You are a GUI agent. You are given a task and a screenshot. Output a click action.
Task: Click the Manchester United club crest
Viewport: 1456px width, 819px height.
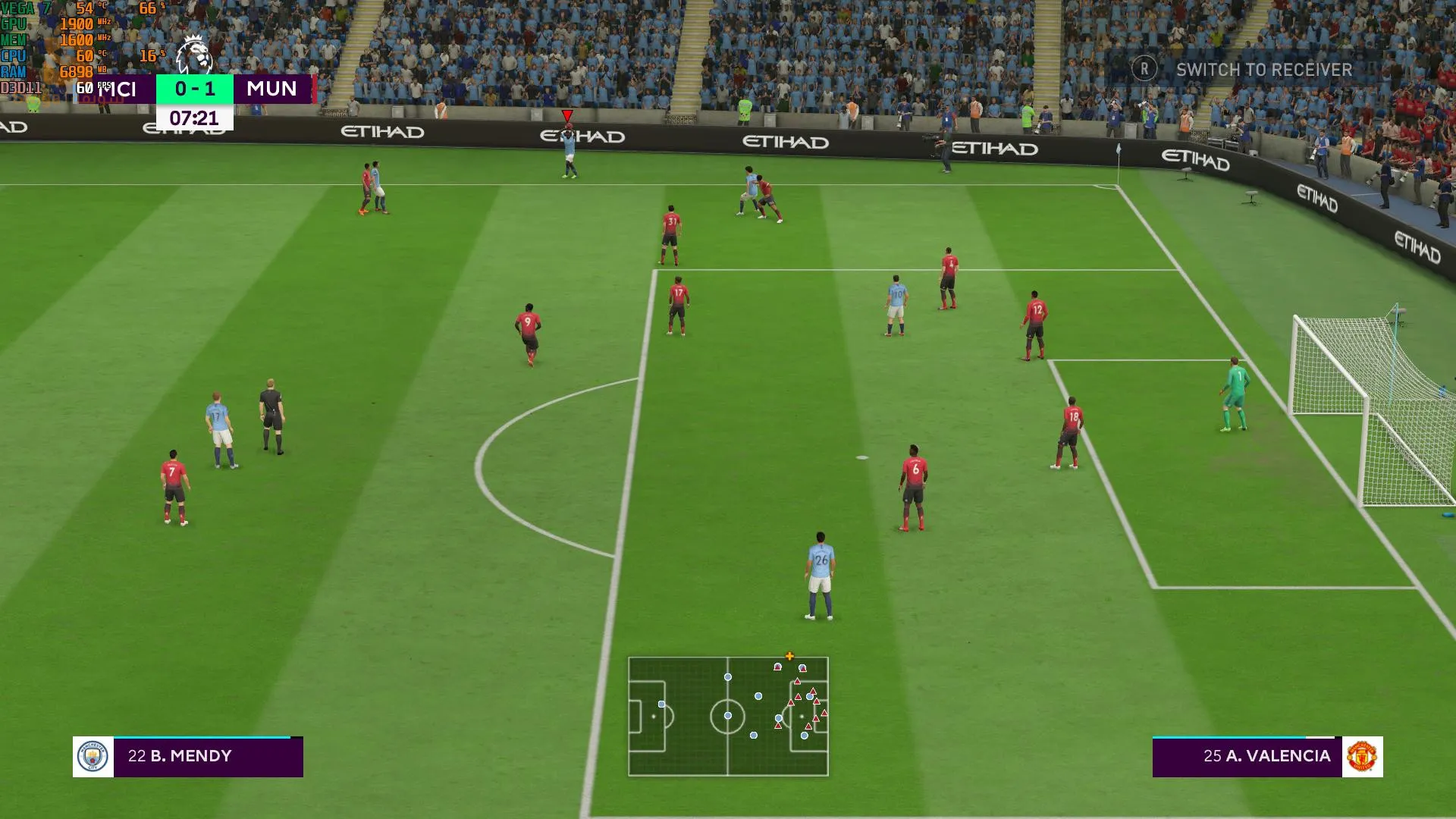tap(1362, 757)
